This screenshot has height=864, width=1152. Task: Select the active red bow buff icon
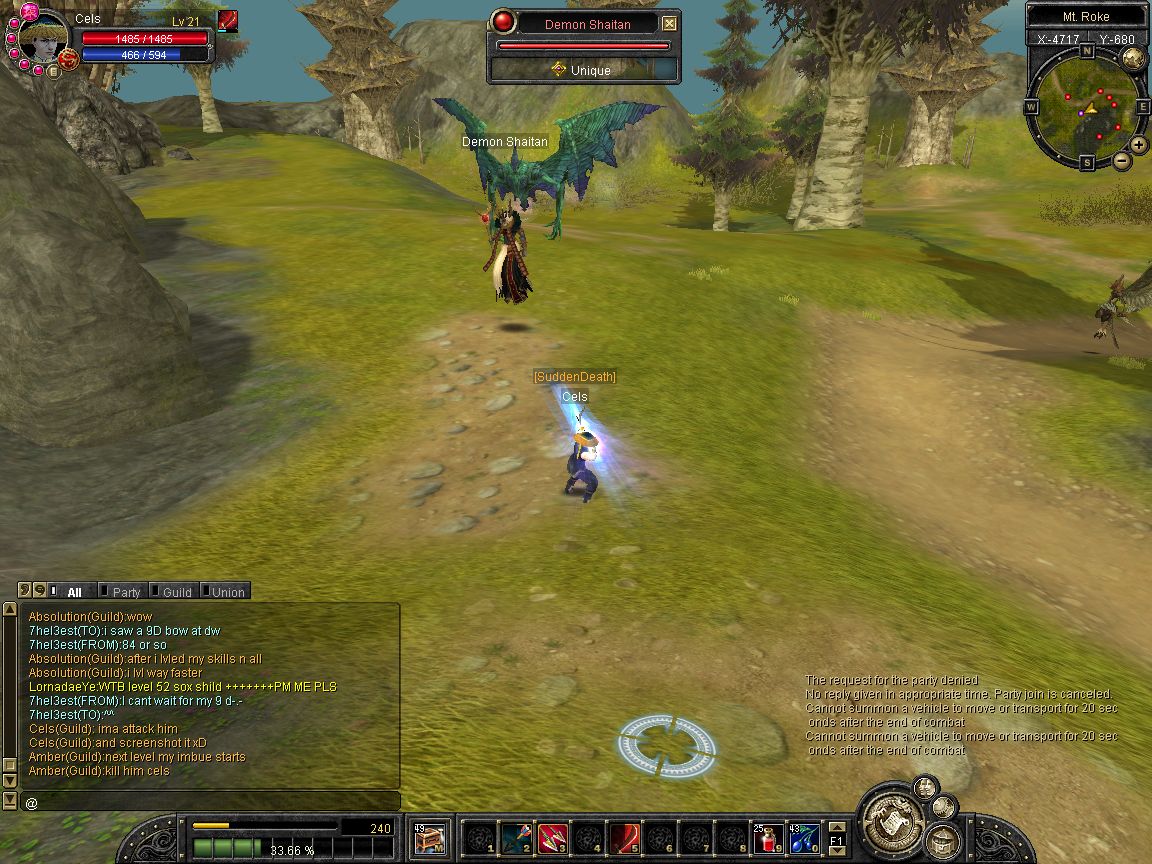[x=228, y=21]
